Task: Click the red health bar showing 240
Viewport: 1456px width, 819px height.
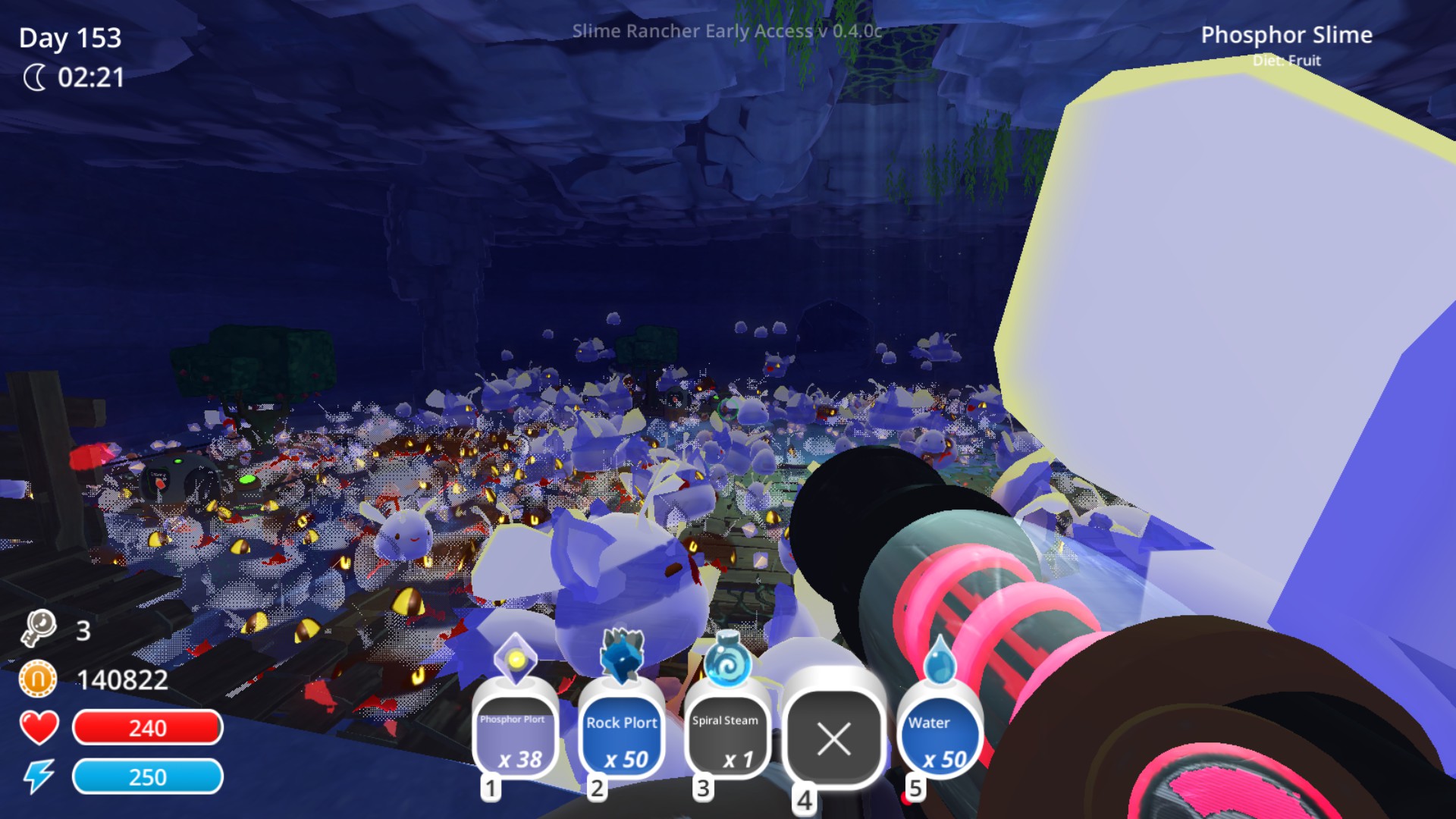Action: click(x=148, y=728)
